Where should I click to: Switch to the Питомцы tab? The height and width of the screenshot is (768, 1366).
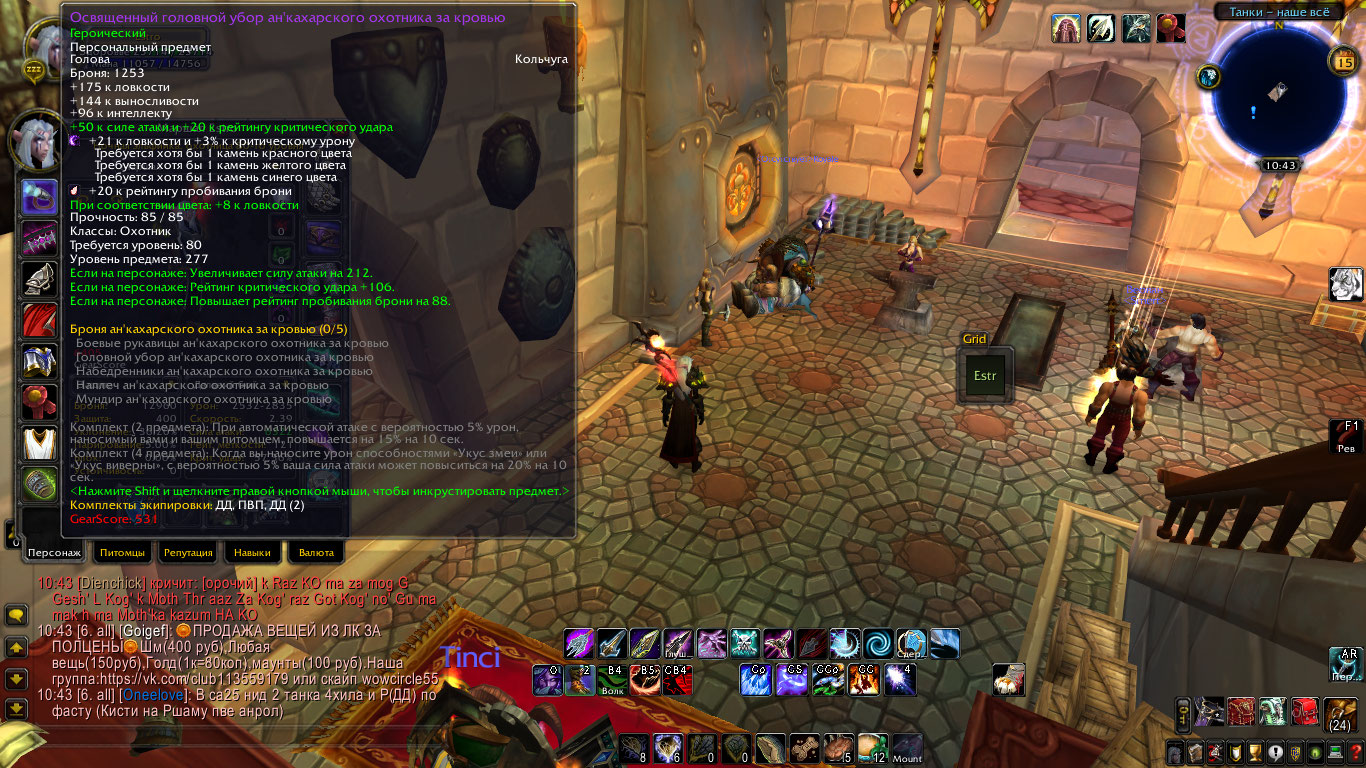123,552
